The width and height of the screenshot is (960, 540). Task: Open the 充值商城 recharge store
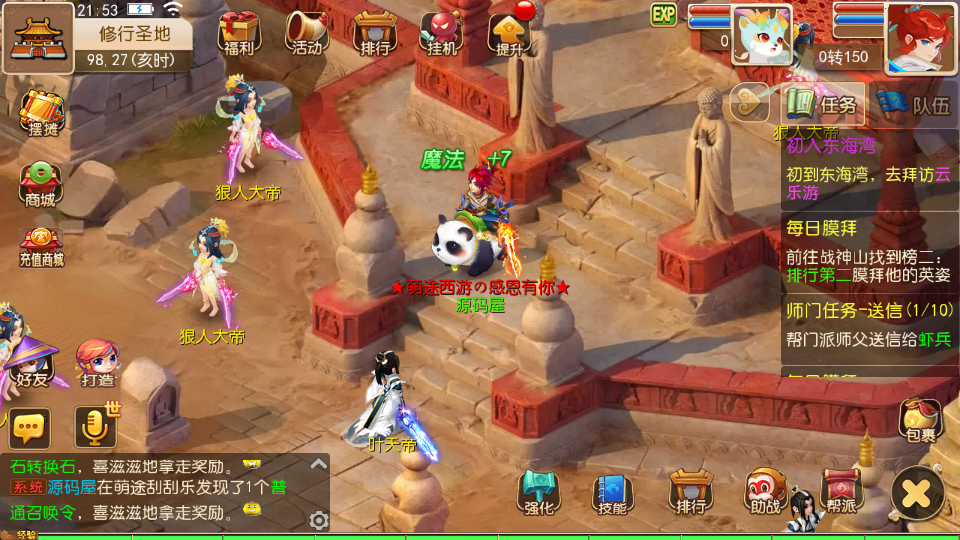(x=41, y=247)
